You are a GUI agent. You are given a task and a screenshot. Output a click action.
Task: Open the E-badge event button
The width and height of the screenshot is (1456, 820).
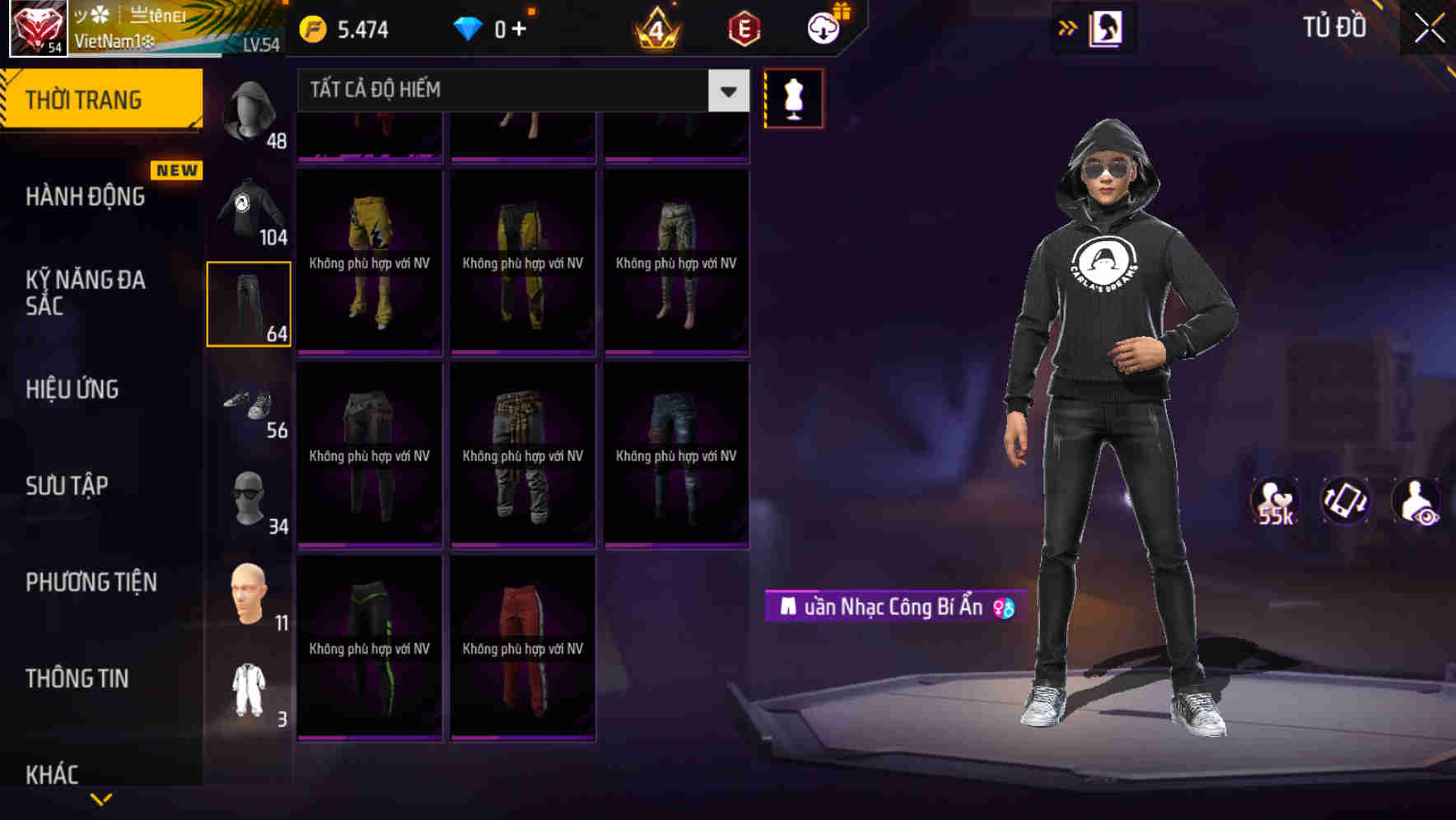(x=744, y=26)
